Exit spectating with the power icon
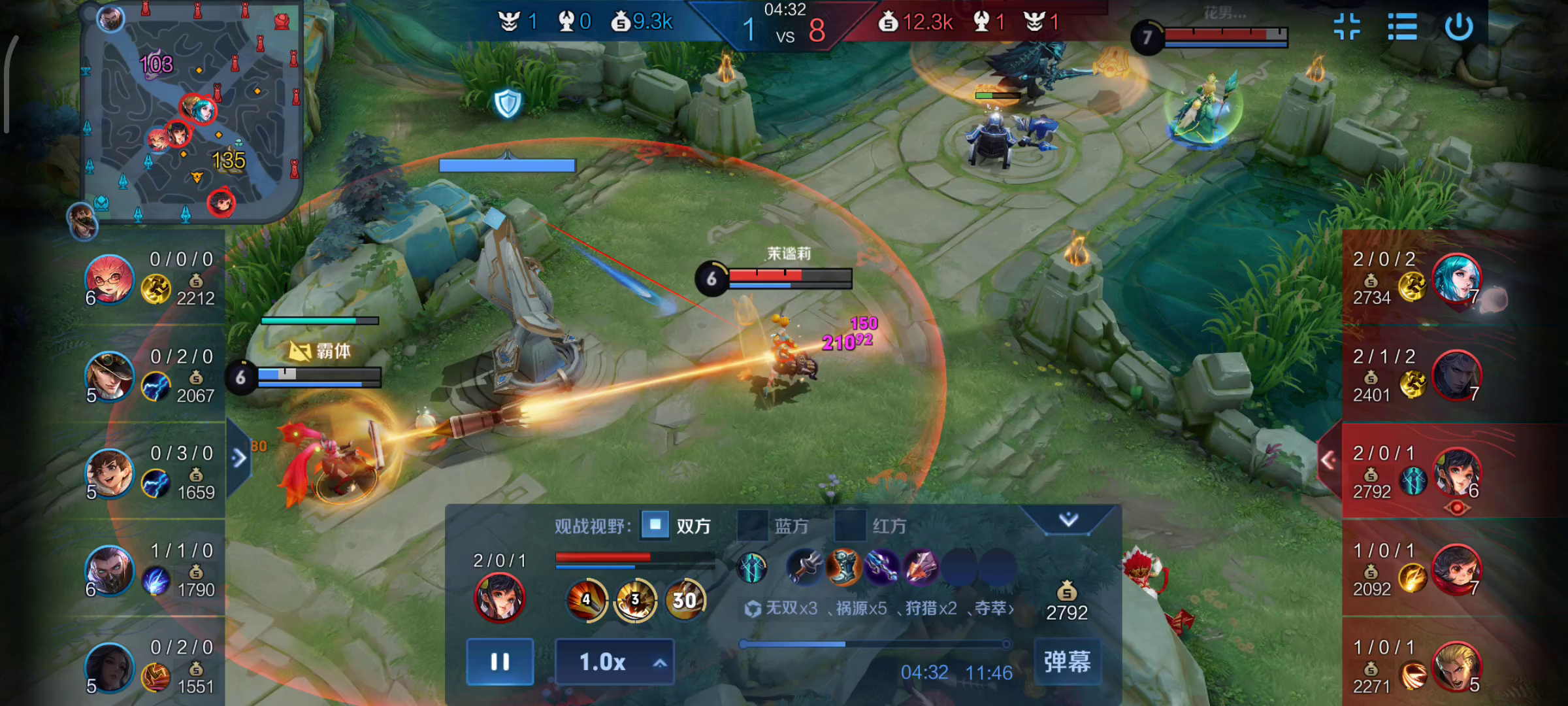The height and width of the screenshot is (706, 1568). click(x=1459, y=27)
